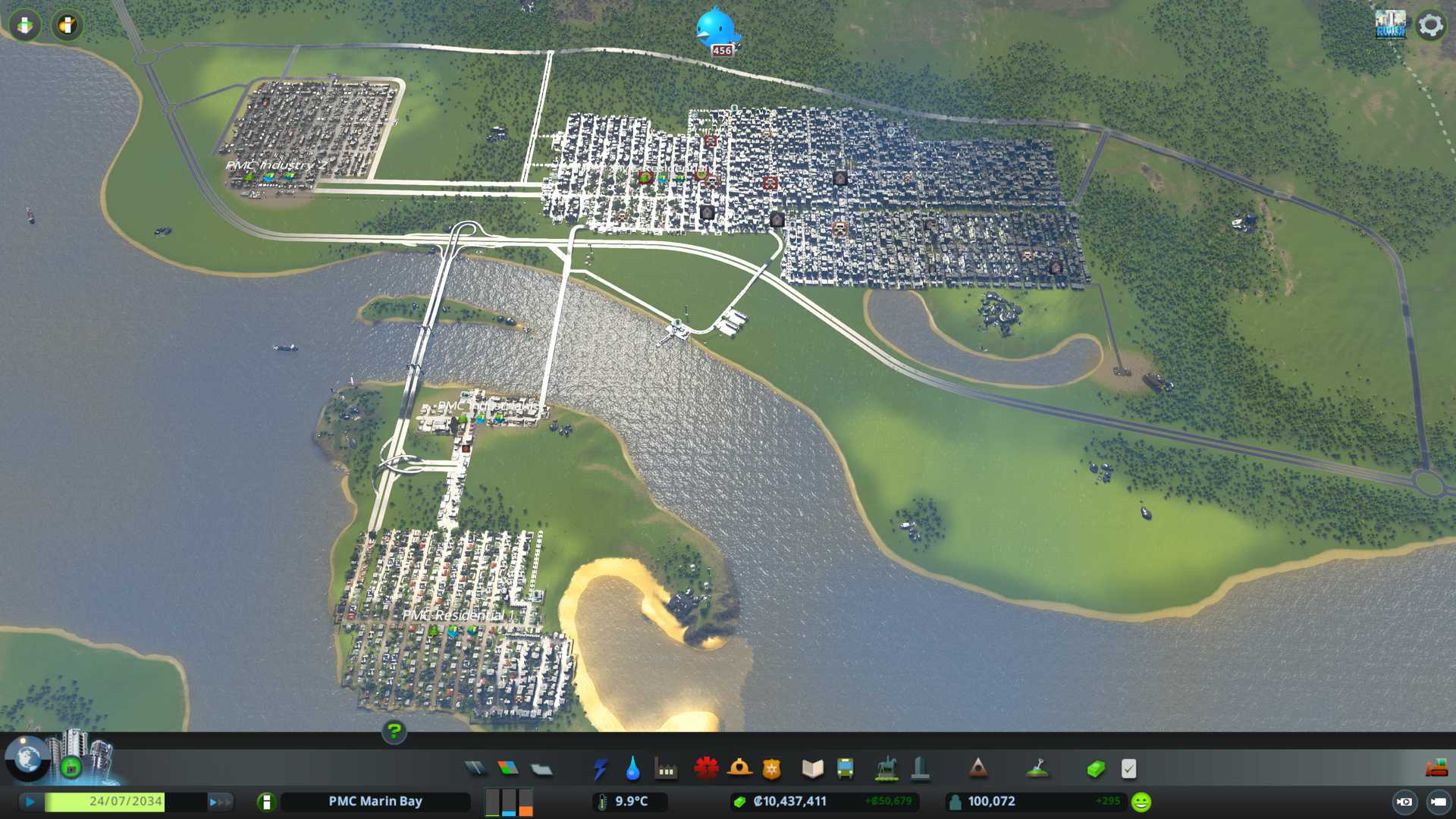
Task: Open the Garbage and Industry factory menu
Action: (666, 769)
